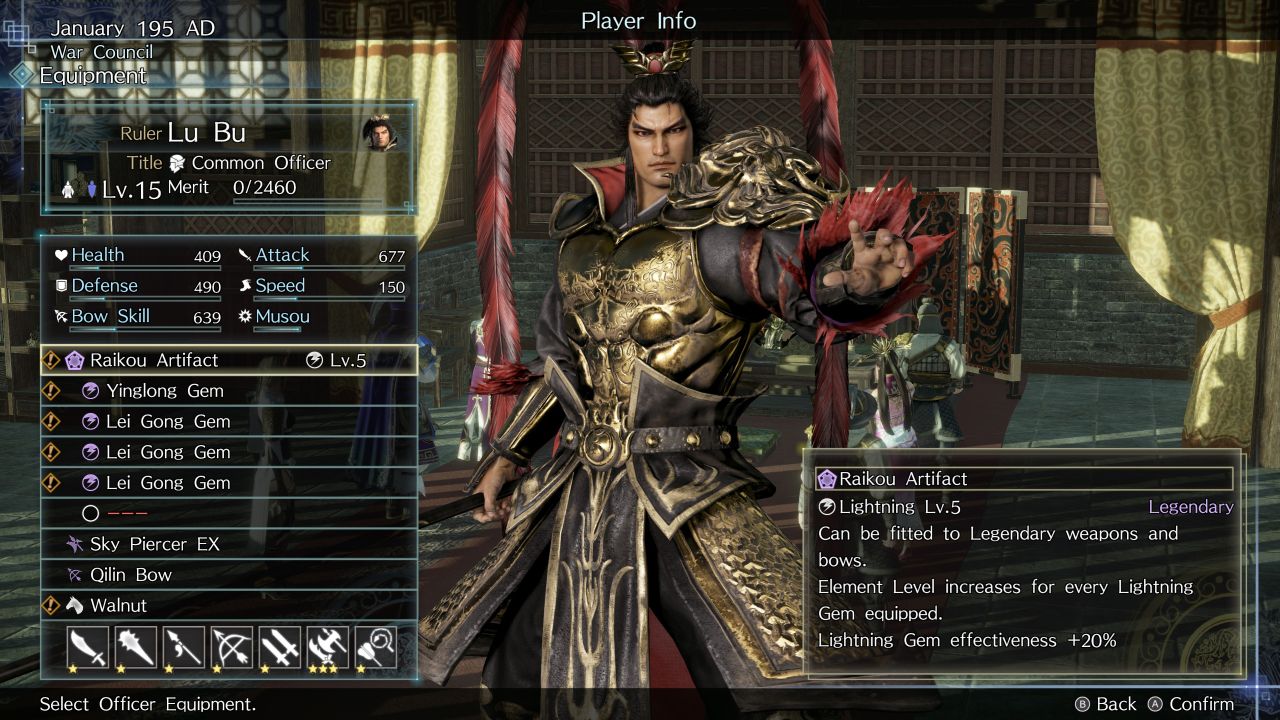
Task: Select the Qilin Bow entry
Action: pos(228,575)
